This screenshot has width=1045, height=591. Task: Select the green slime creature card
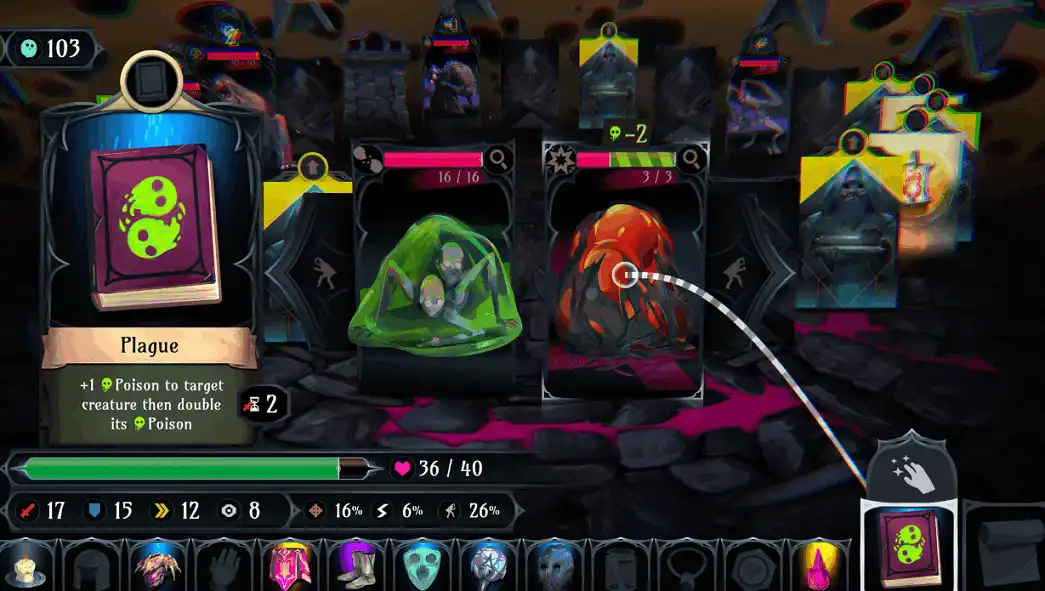tap(433, 285)
